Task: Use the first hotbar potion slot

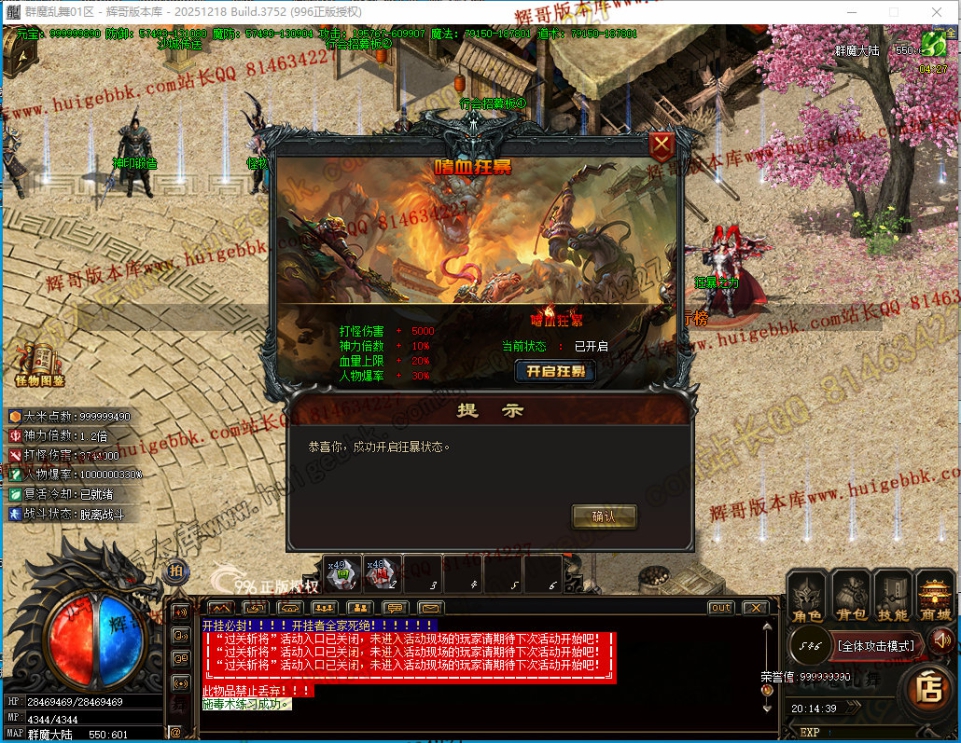Action: (x=340, y=574)
